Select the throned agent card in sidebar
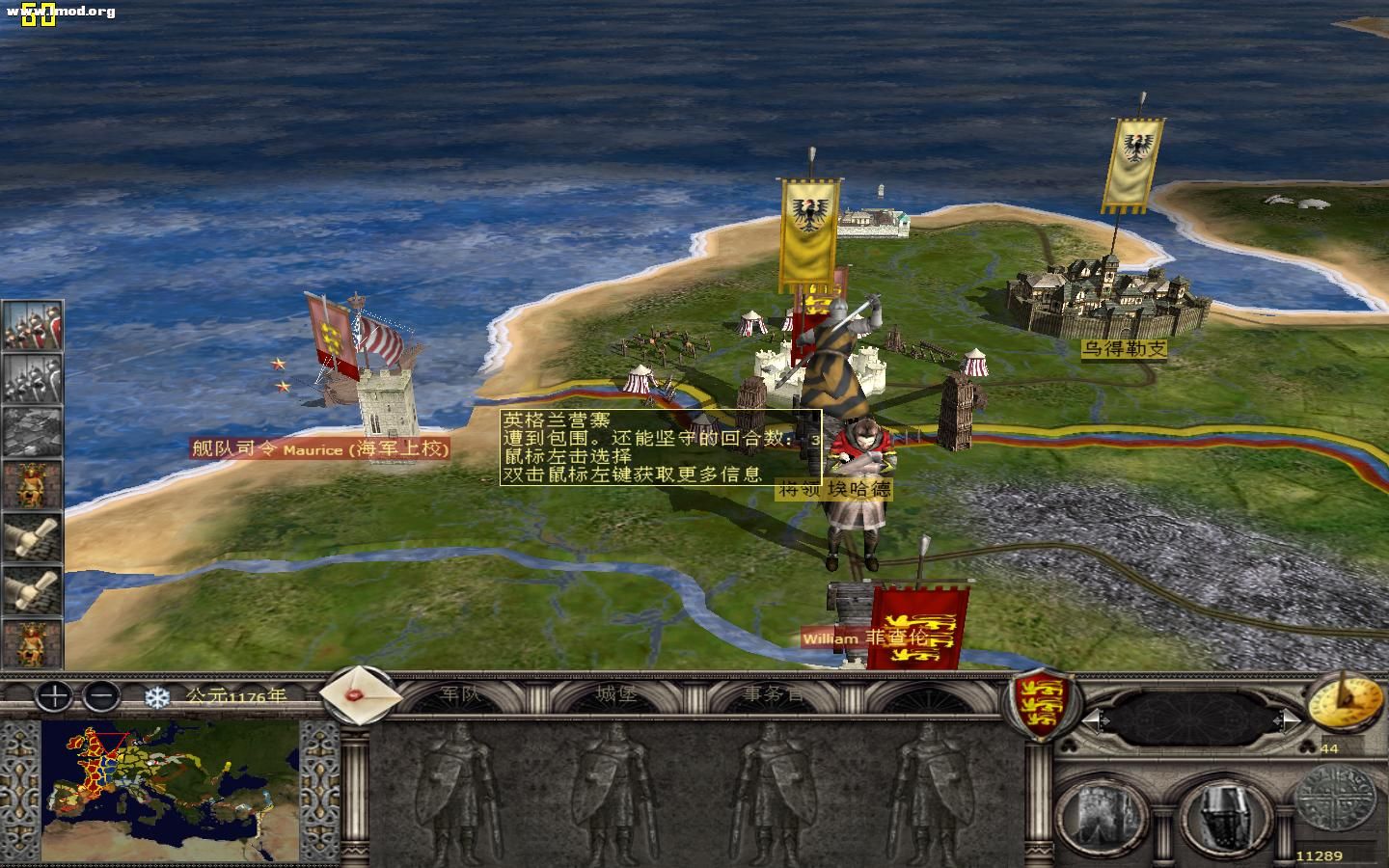The width and height of the screenshot is (1389, 868). 29,482
